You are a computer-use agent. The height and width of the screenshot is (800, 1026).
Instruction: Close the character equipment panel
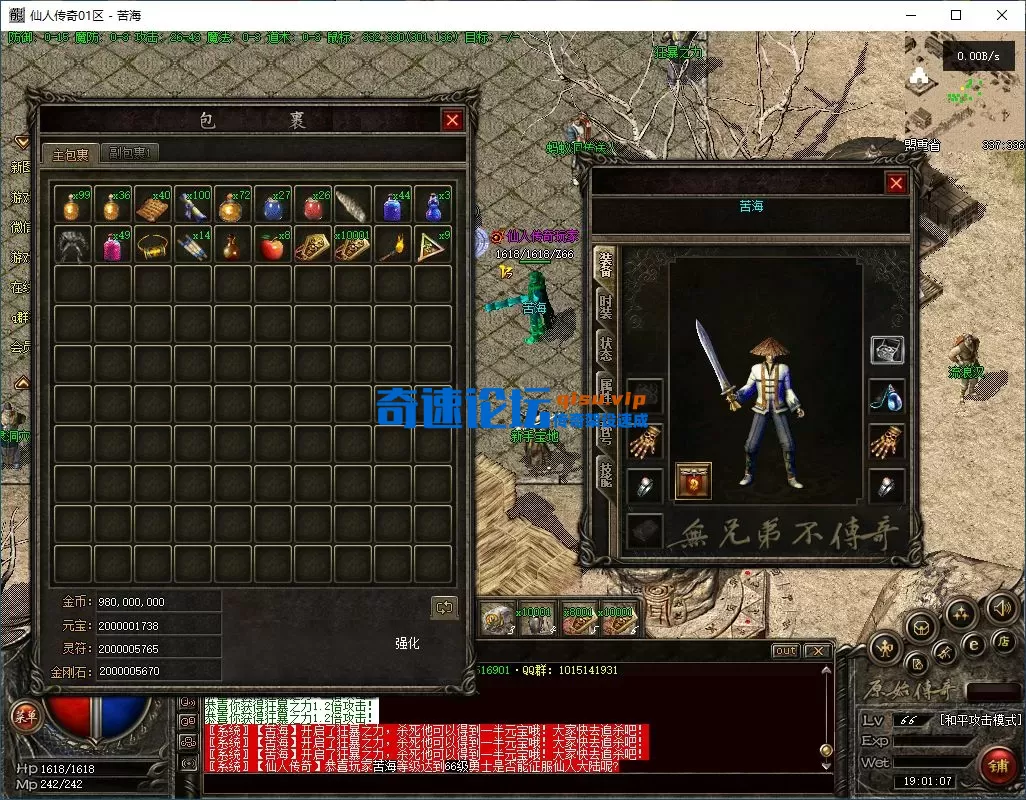pyautogui.click(x=896, y=183)
